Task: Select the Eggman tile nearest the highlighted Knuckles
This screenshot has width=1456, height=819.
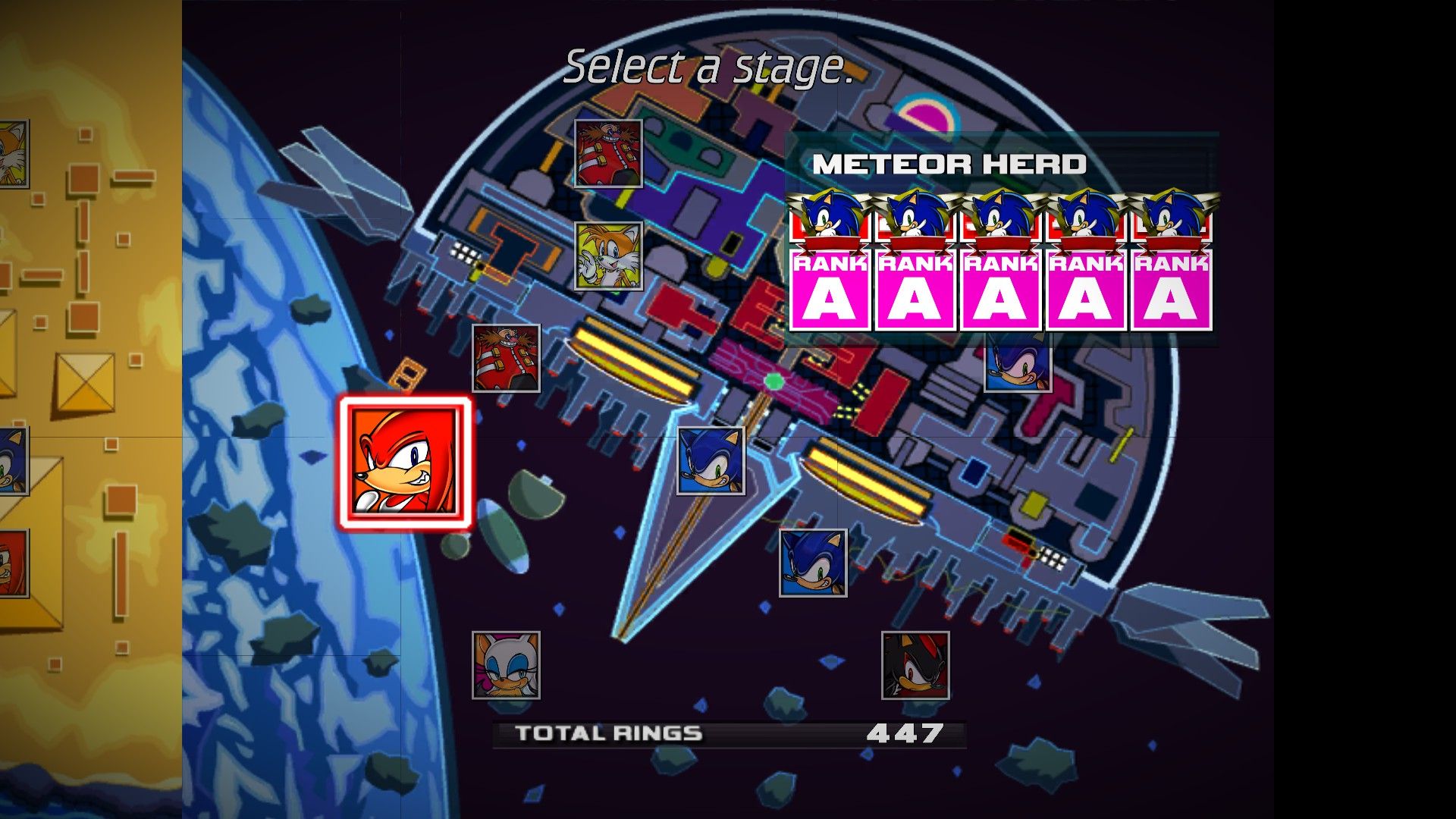Action: (x=506, y=358)
